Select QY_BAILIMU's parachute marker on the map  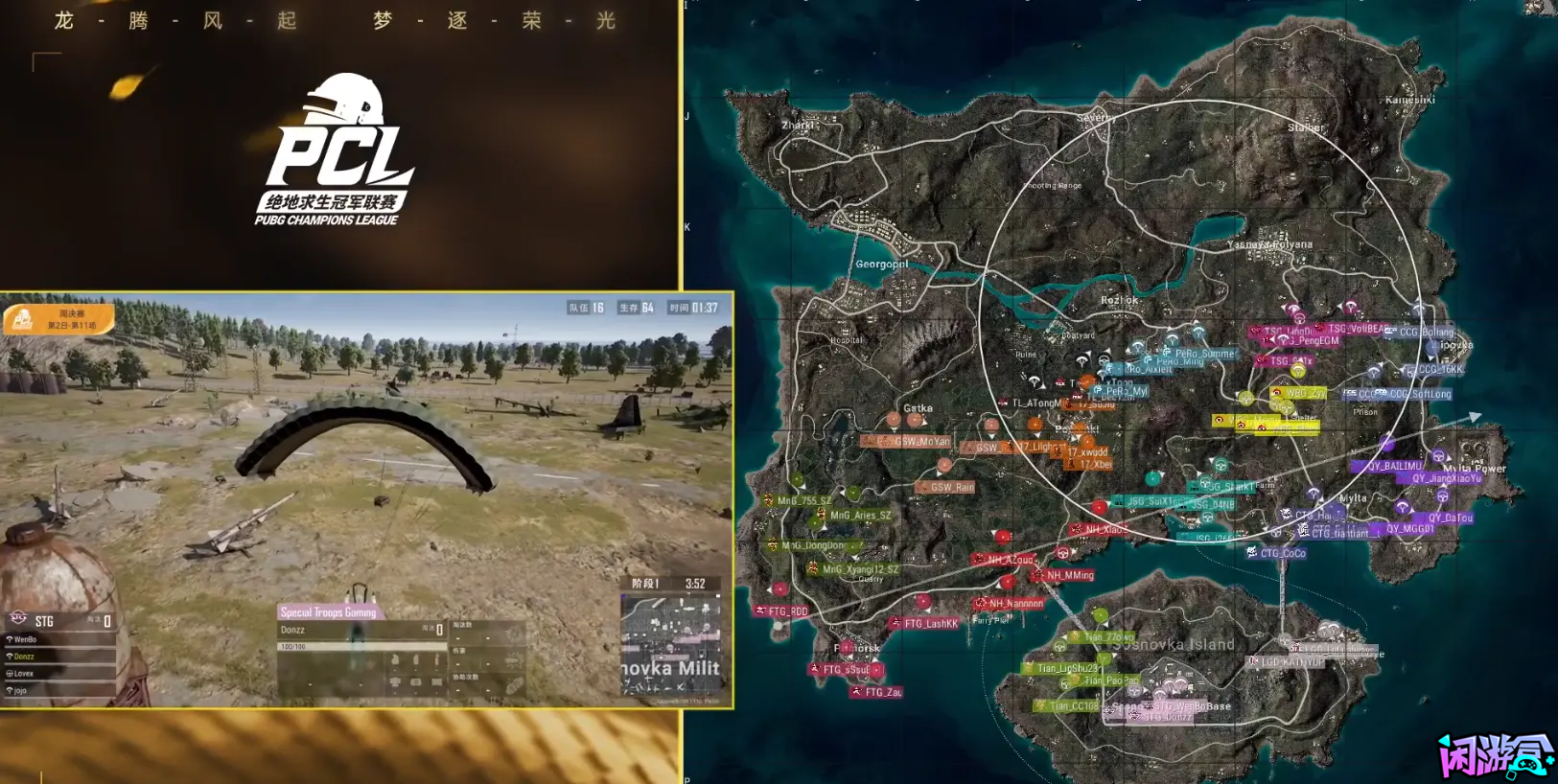coord(1387,443)
